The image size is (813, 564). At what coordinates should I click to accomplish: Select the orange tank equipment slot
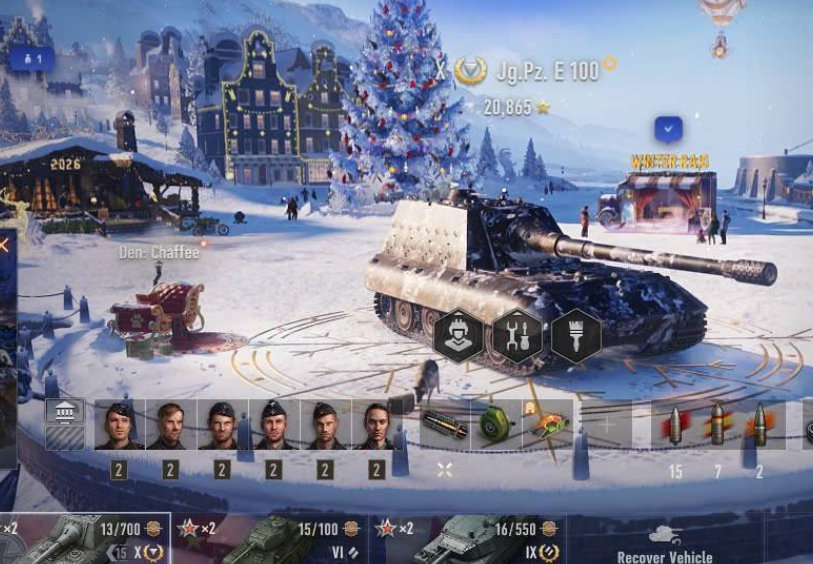pyautogui.click(x=548, y=424)
